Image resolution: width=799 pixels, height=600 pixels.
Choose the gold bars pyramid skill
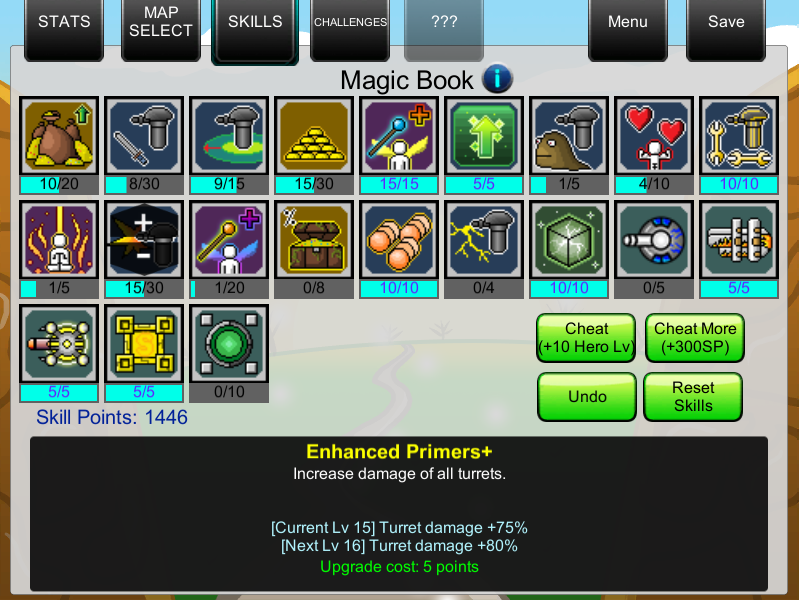[314, 136]
